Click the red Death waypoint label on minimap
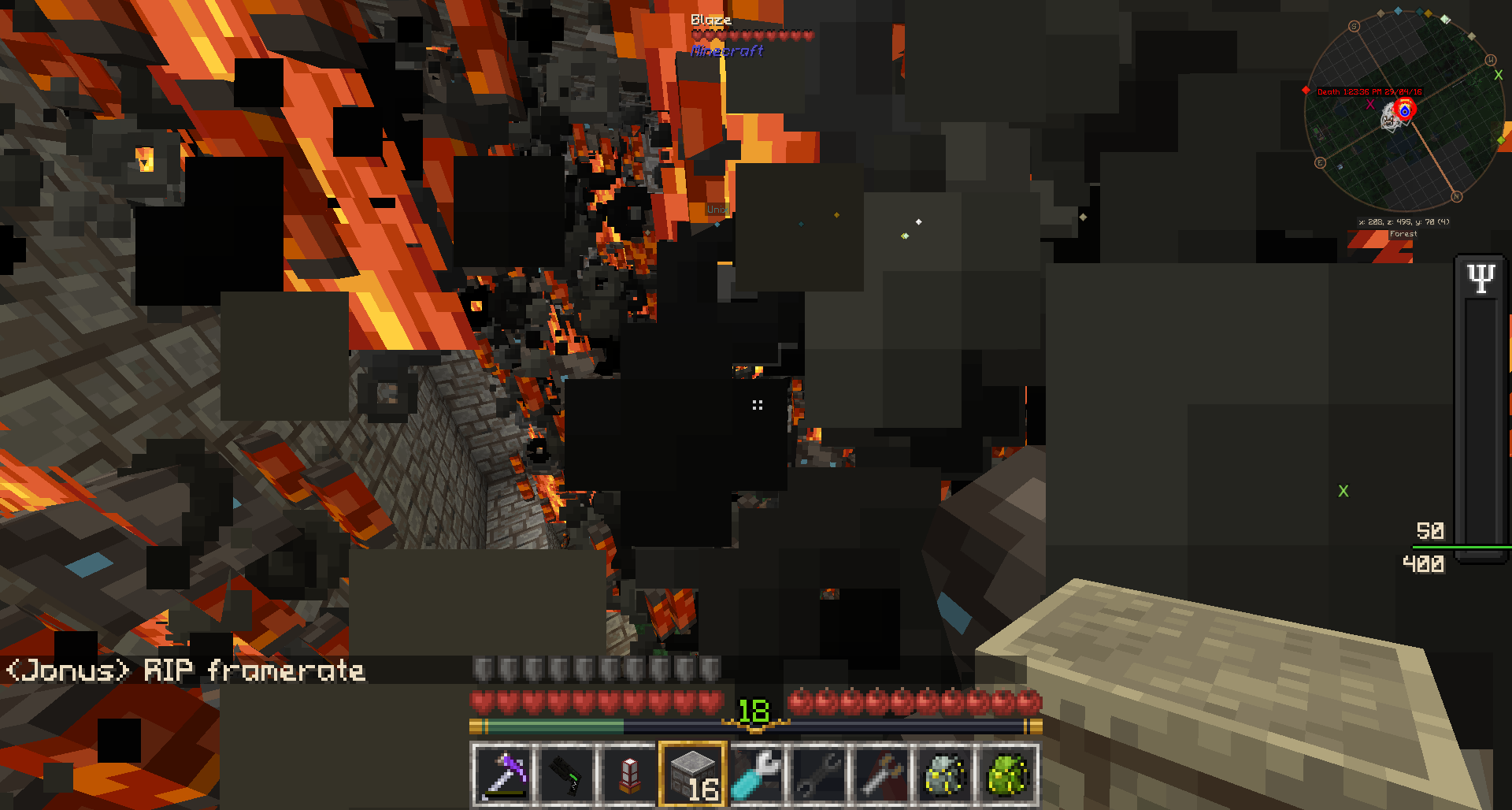Screen dimensions: 1512x810 (1369, 92)
